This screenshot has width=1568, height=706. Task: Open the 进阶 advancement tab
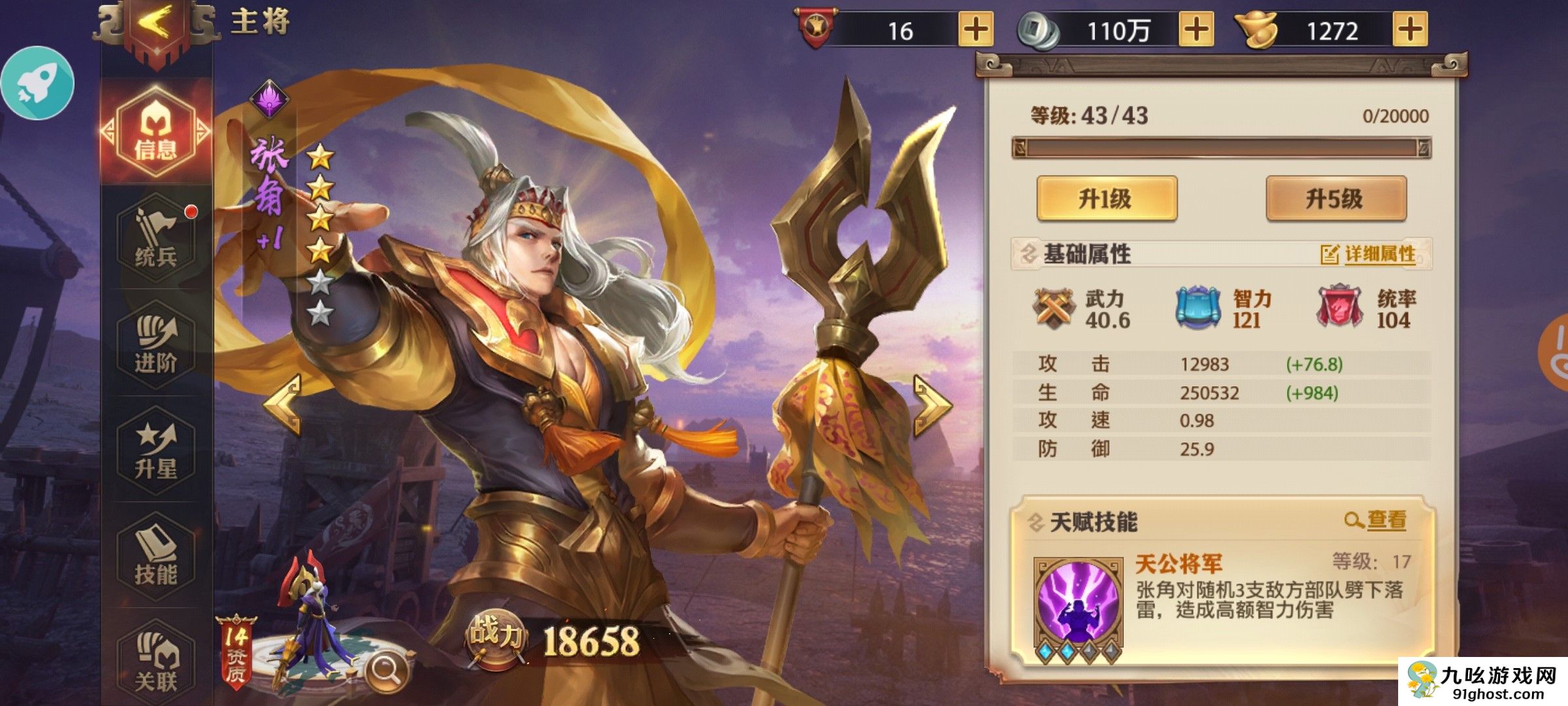(x=155, y=345)
